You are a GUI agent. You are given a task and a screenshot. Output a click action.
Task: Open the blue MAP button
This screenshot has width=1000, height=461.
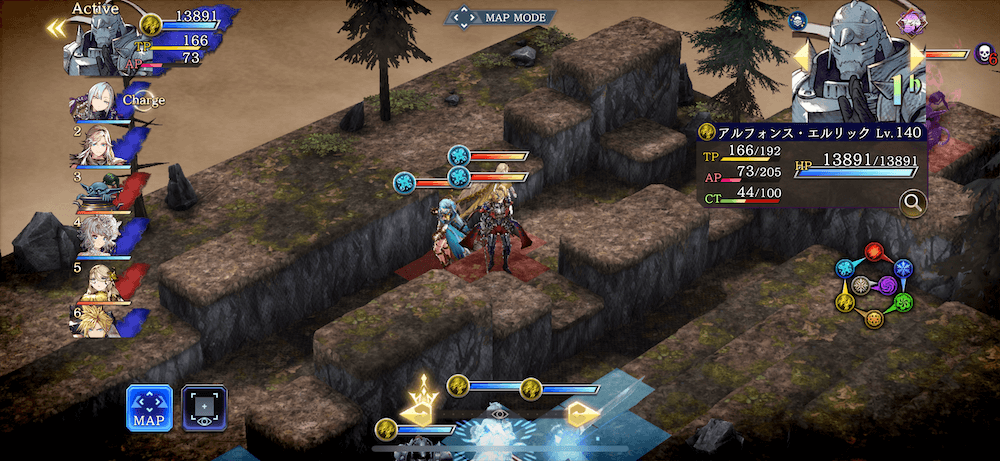[x=149, y=408]
